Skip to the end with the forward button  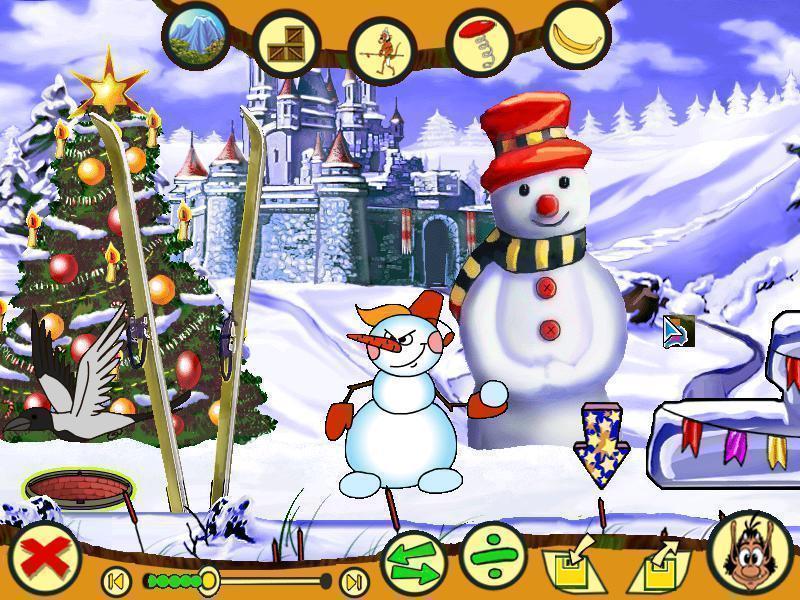[353, 580]
